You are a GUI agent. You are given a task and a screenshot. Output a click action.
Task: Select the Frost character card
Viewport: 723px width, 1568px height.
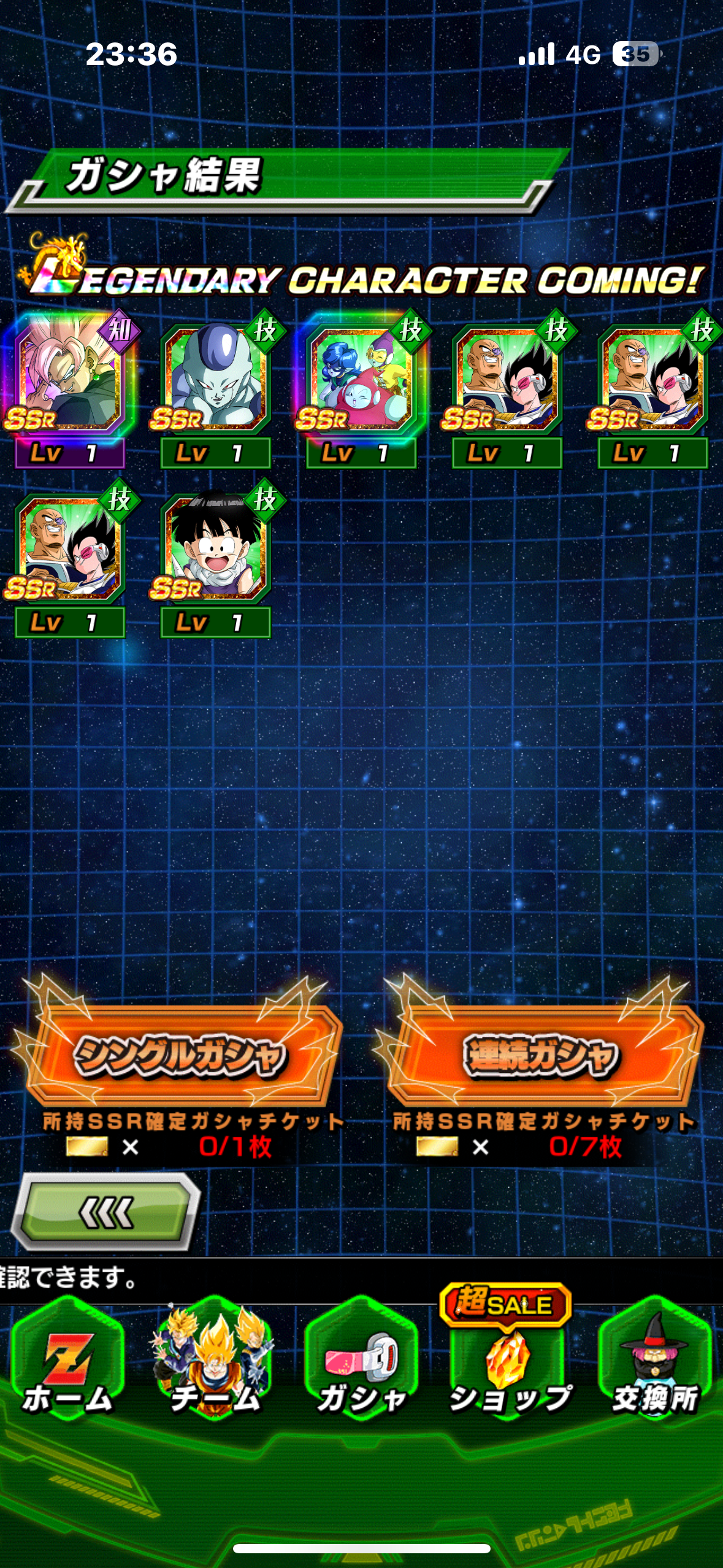[215, 379]
